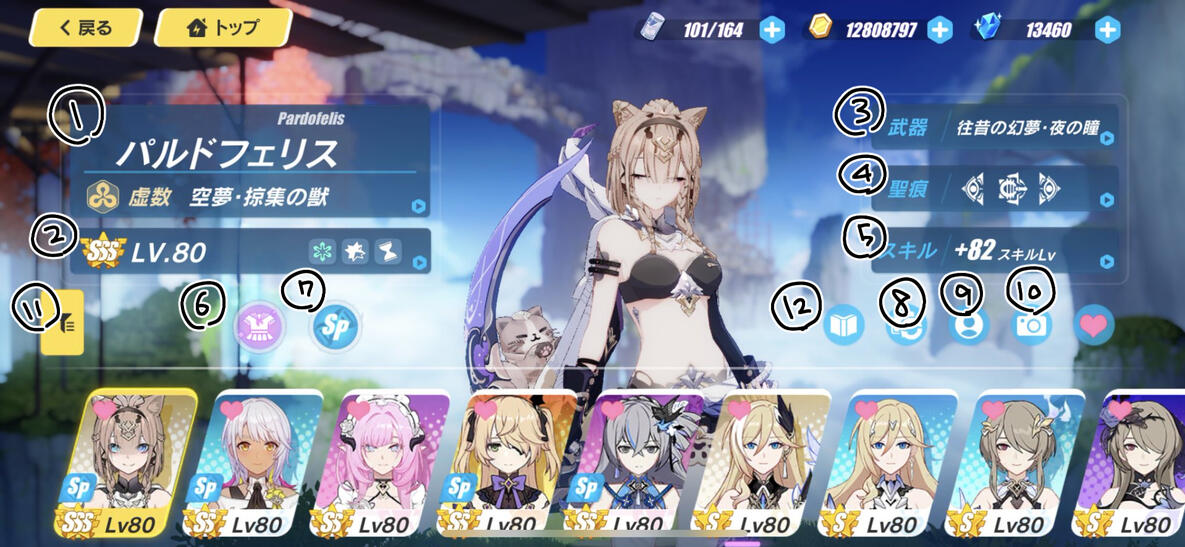The height and width of the screenshot is (547, 1185).
Task: Select the pink-haired maid character card
Action: (x=381, y=462)
